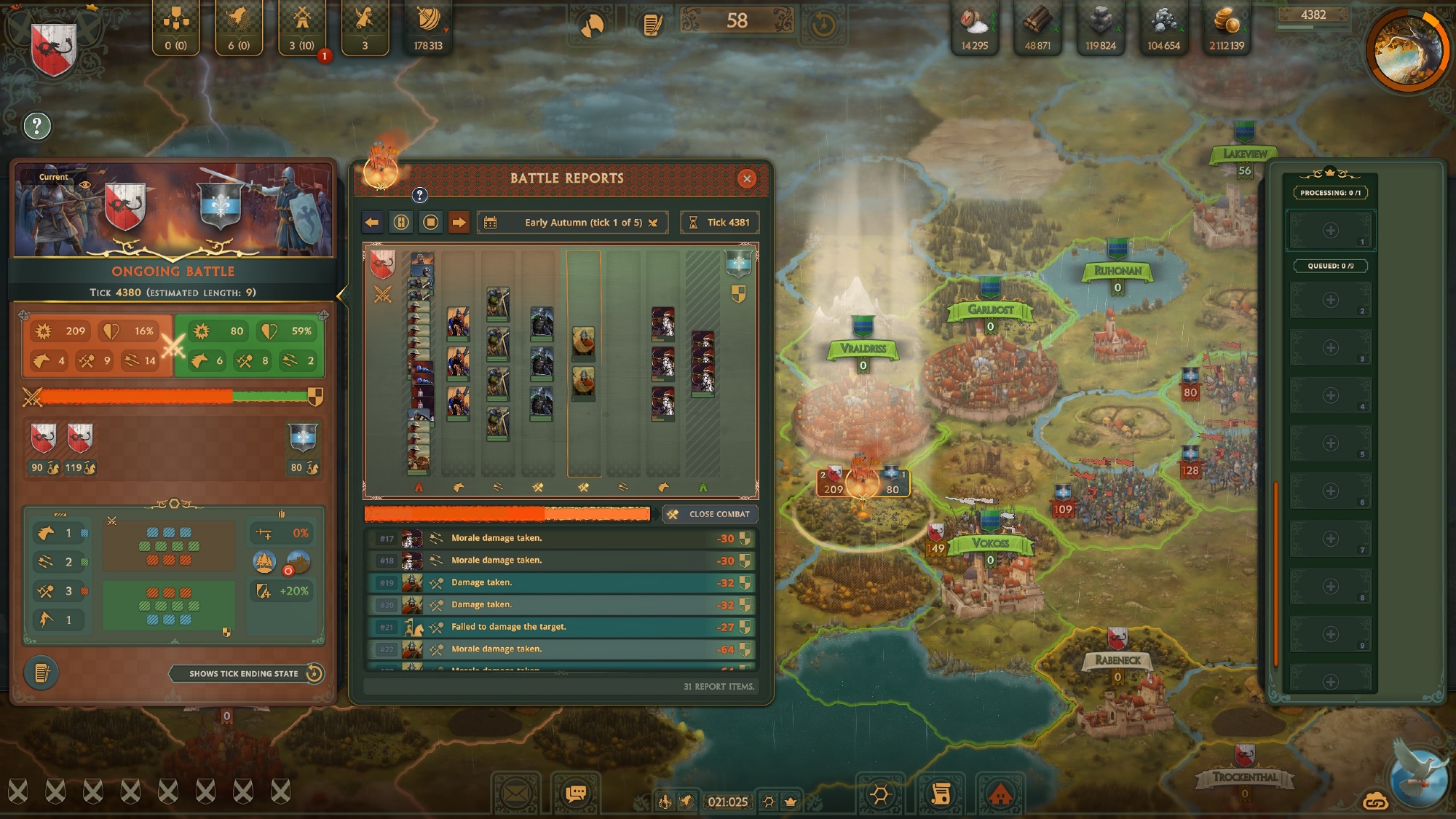Close the Battle Reports window
The image size is (1456, 819).
tap(746, 179)
